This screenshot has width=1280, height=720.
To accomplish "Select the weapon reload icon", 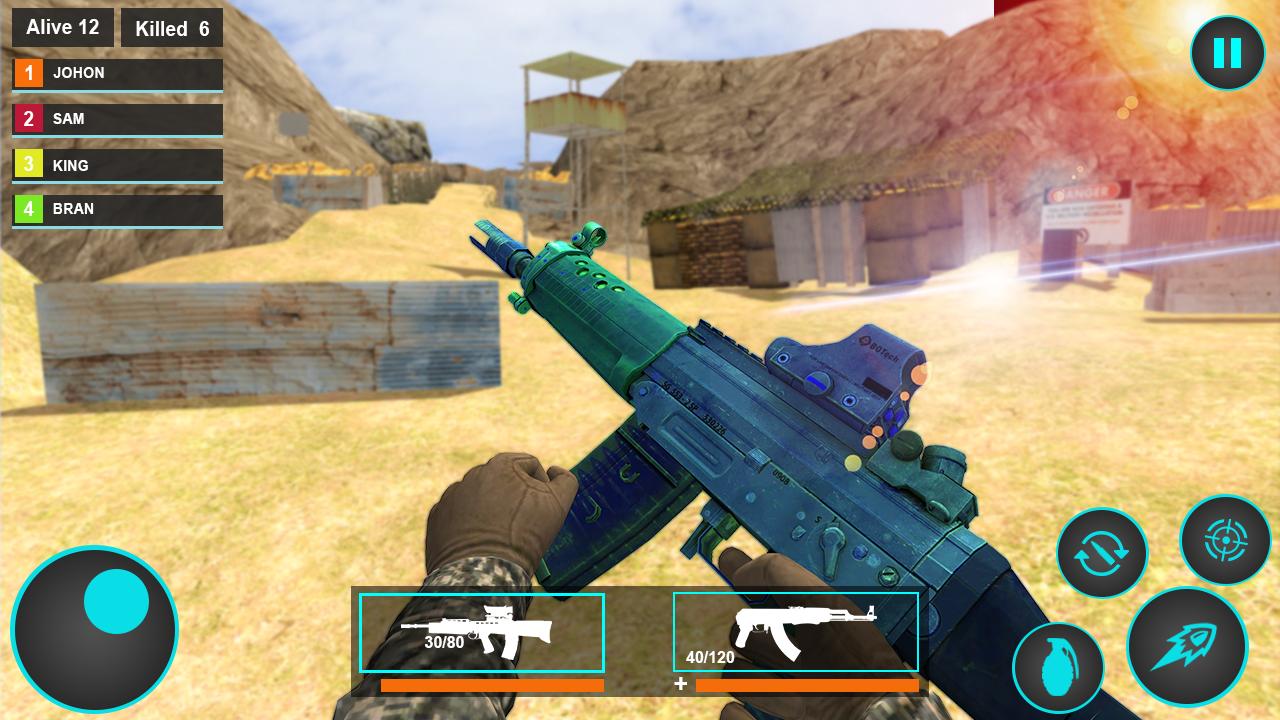I will [x=1100, y=552].
